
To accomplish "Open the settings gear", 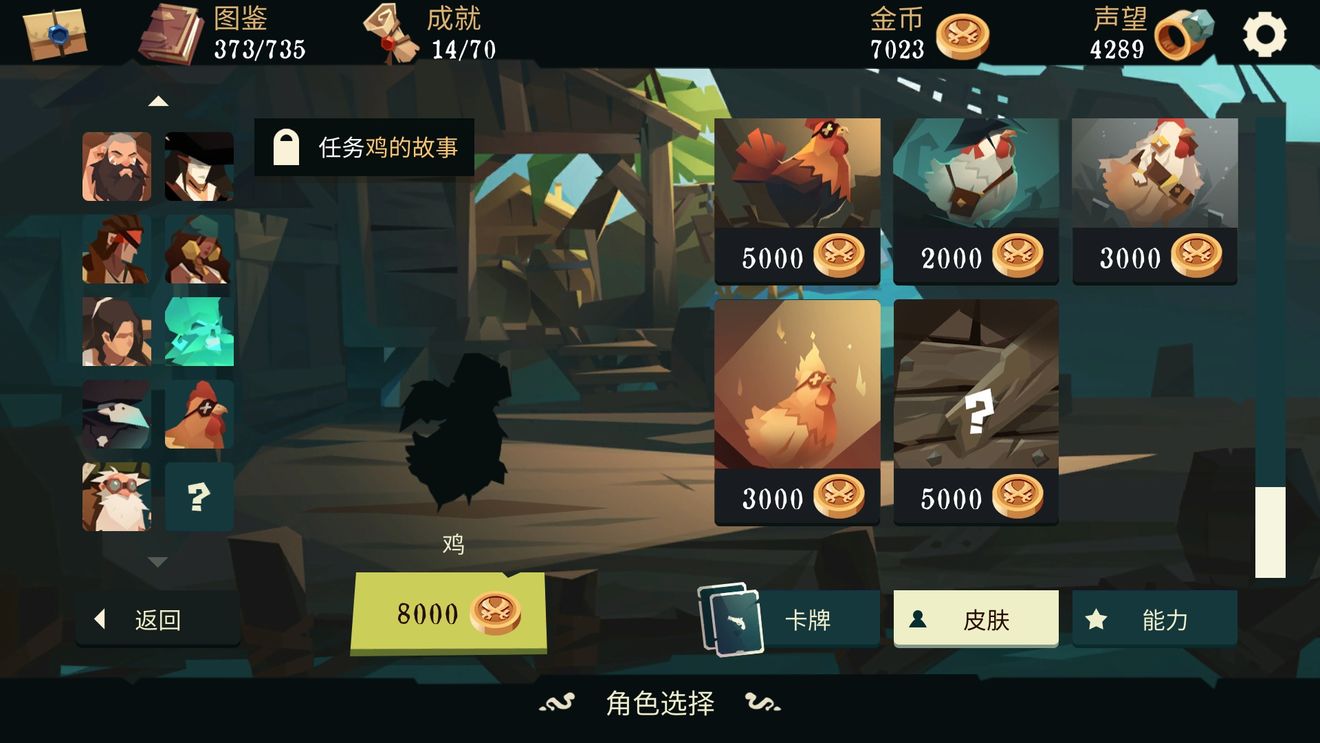I will tap(1266, 33).
